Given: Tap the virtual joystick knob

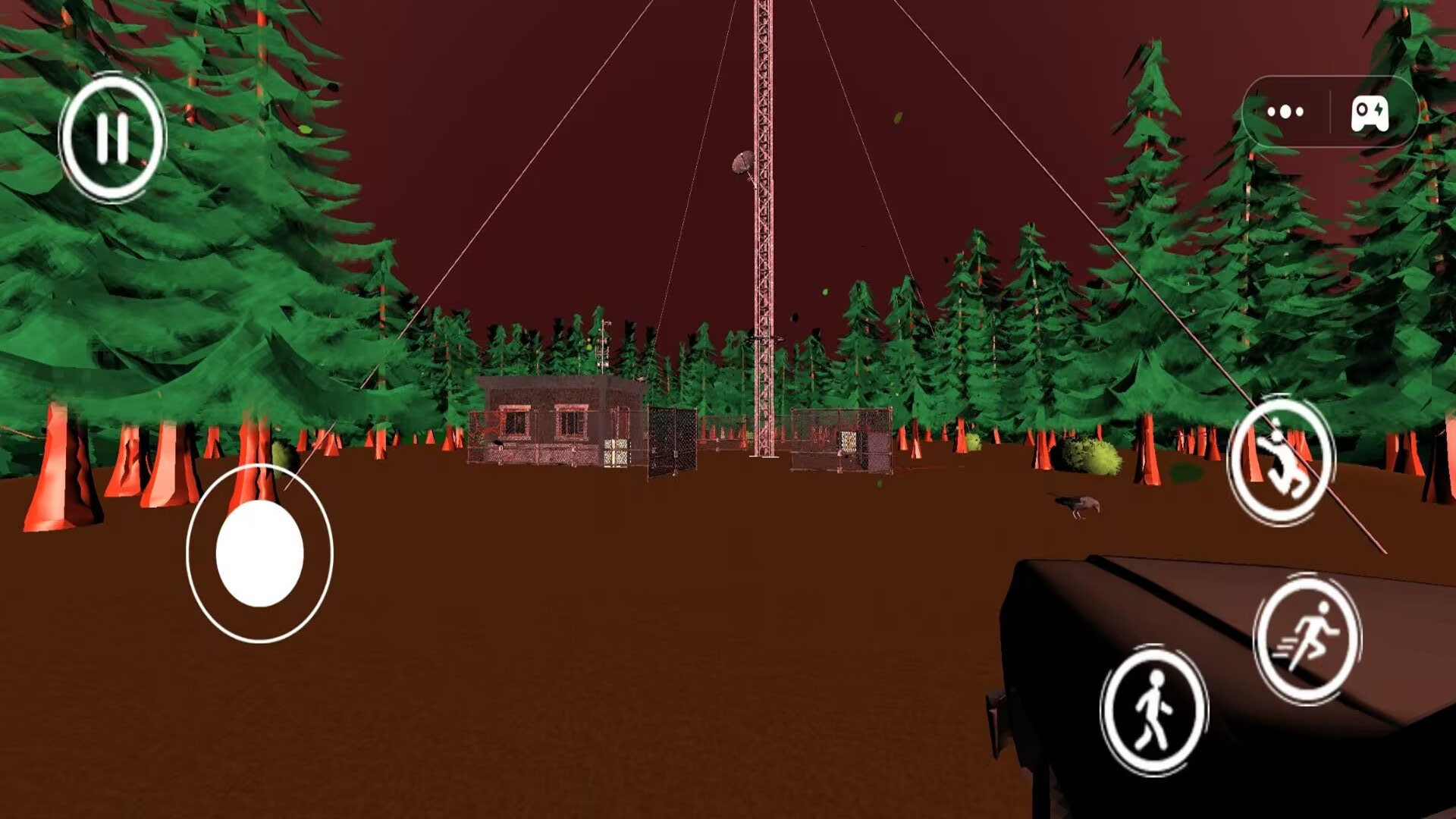Looking at the screenshot, I should (259, 554).
